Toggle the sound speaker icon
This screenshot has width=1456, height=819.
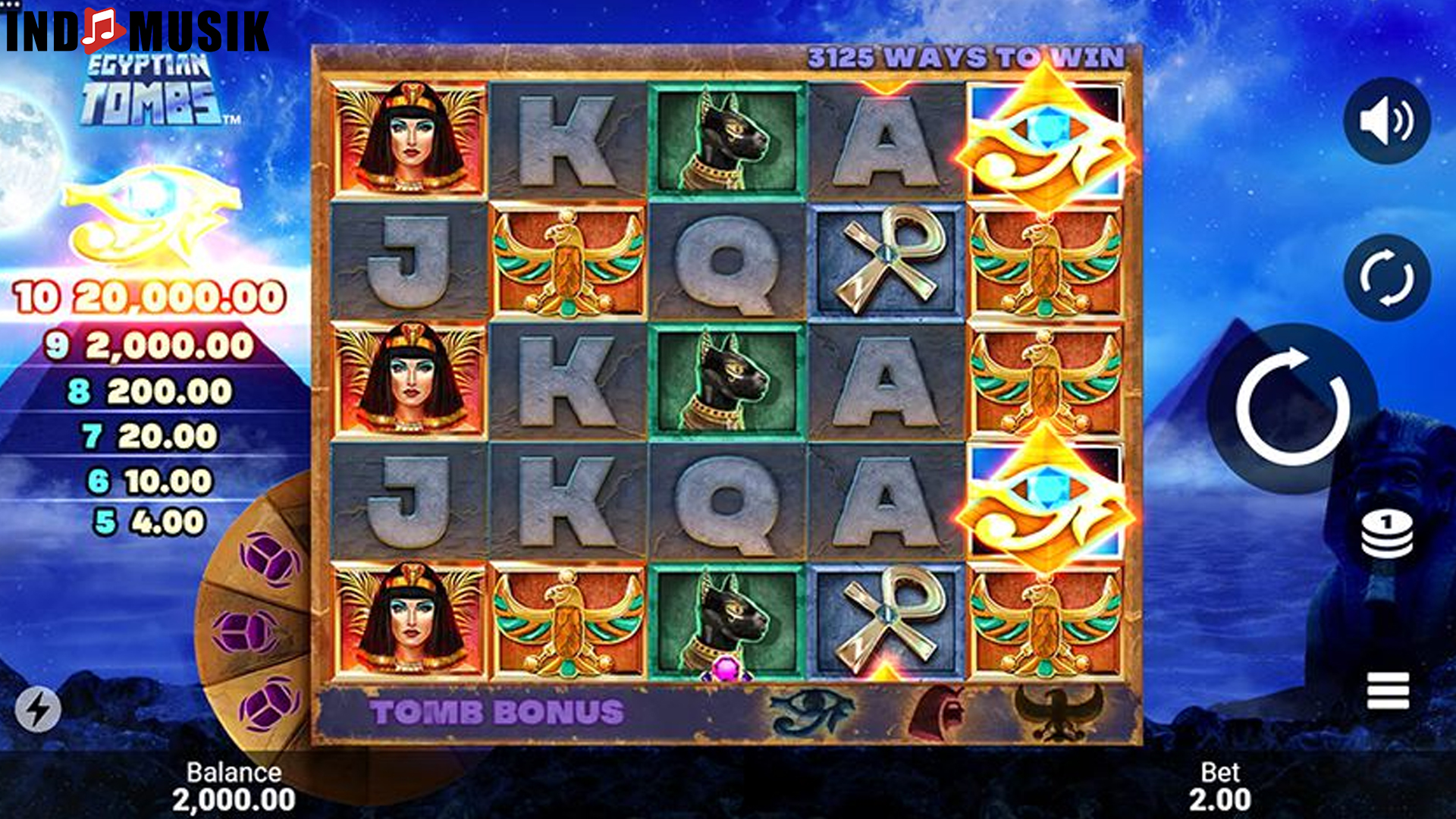(1386, 121)
